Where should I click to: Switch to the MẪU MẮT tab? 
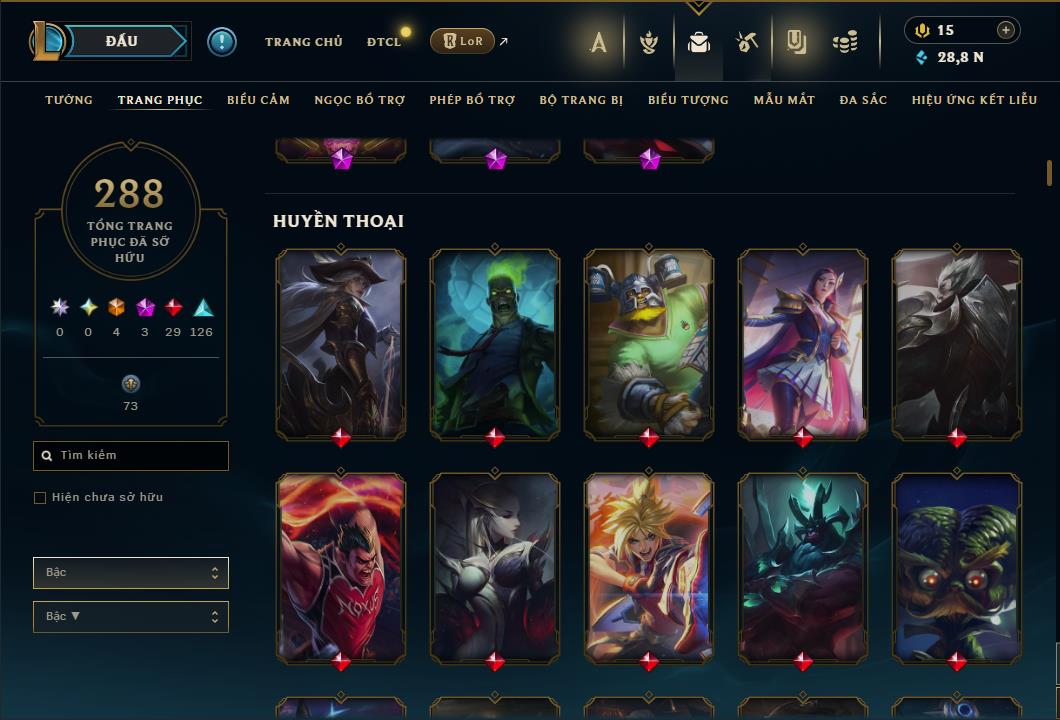[784, 100]
